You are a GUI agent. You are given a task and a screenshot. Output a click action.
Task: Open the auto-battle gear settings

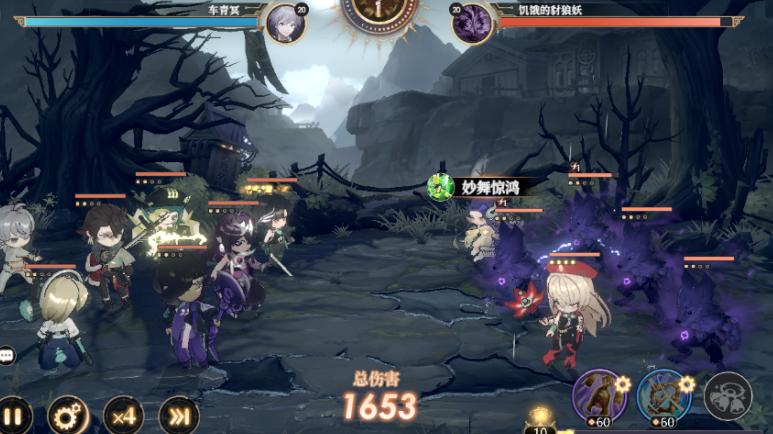[69, 416]
